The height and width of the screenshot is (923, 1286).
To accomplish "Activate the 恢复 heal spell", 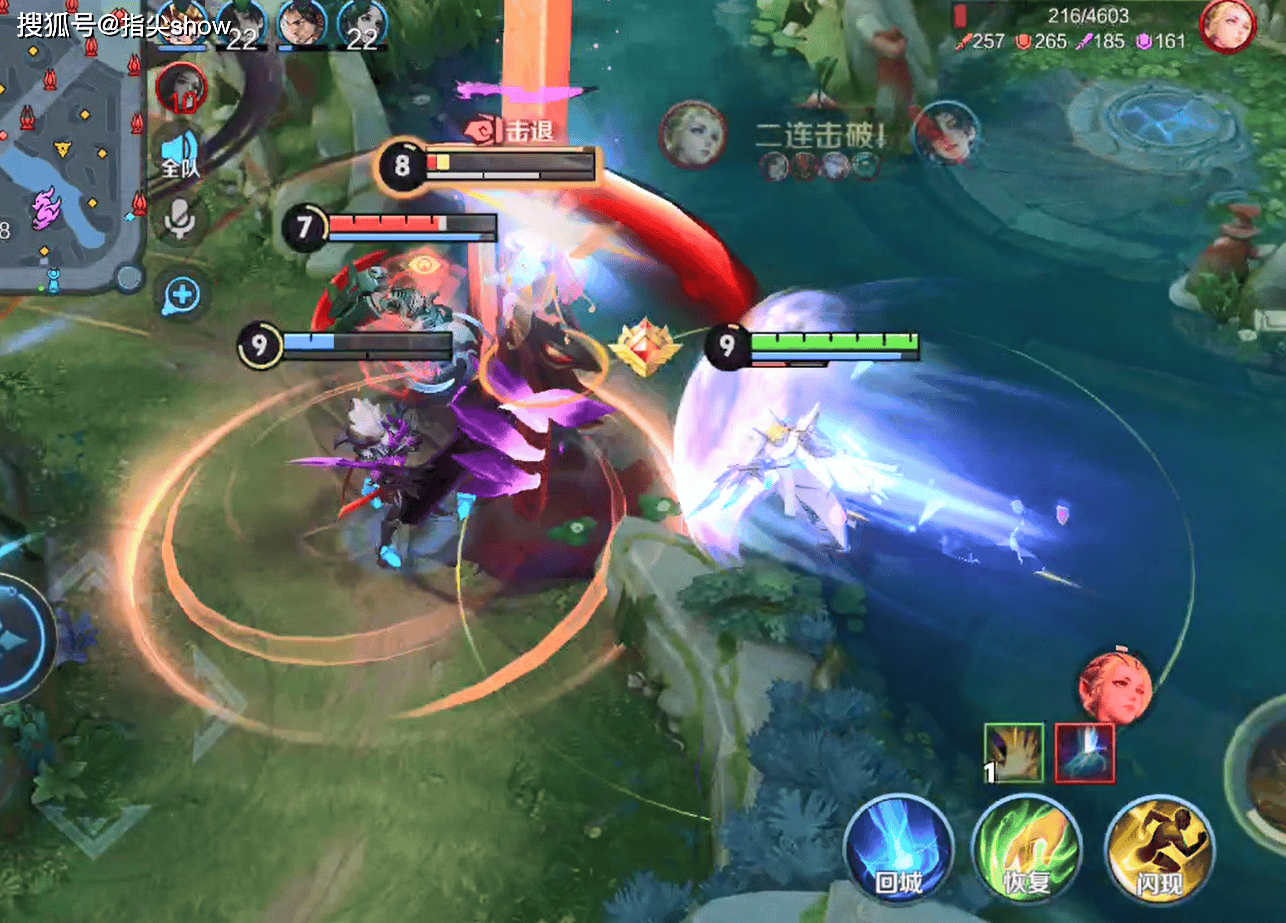I will click(x=1027, y=850).
